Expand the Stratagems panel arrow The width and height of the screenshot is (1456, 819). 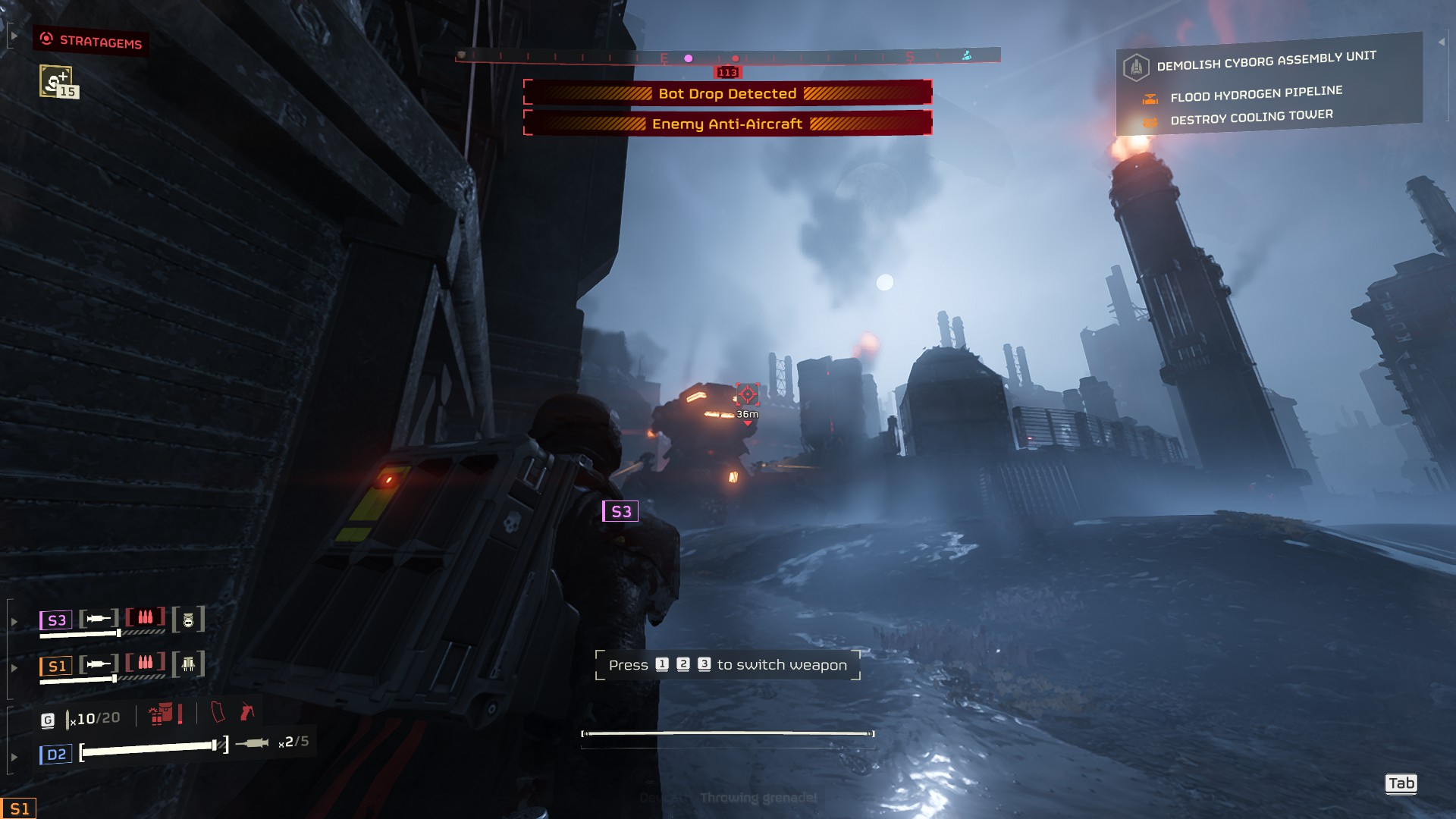[x=14, y=36]
